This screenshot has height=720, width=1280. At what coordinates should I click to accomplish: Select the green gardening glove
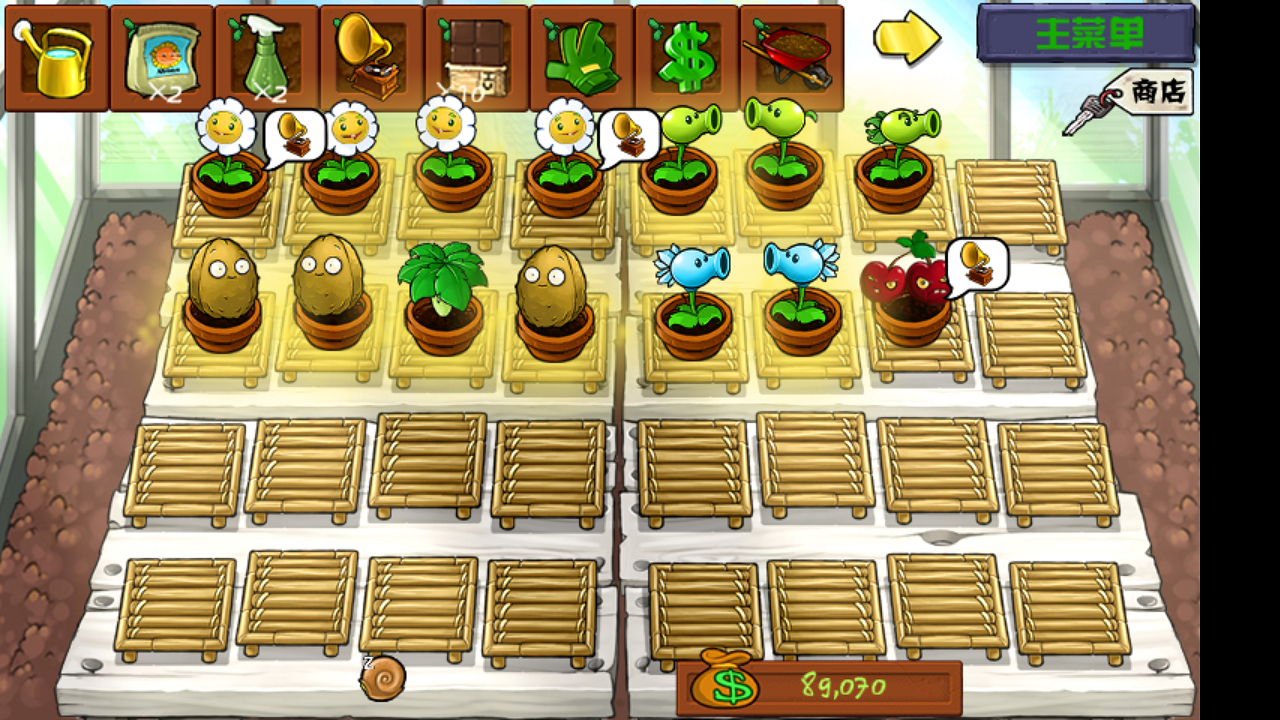582,57
